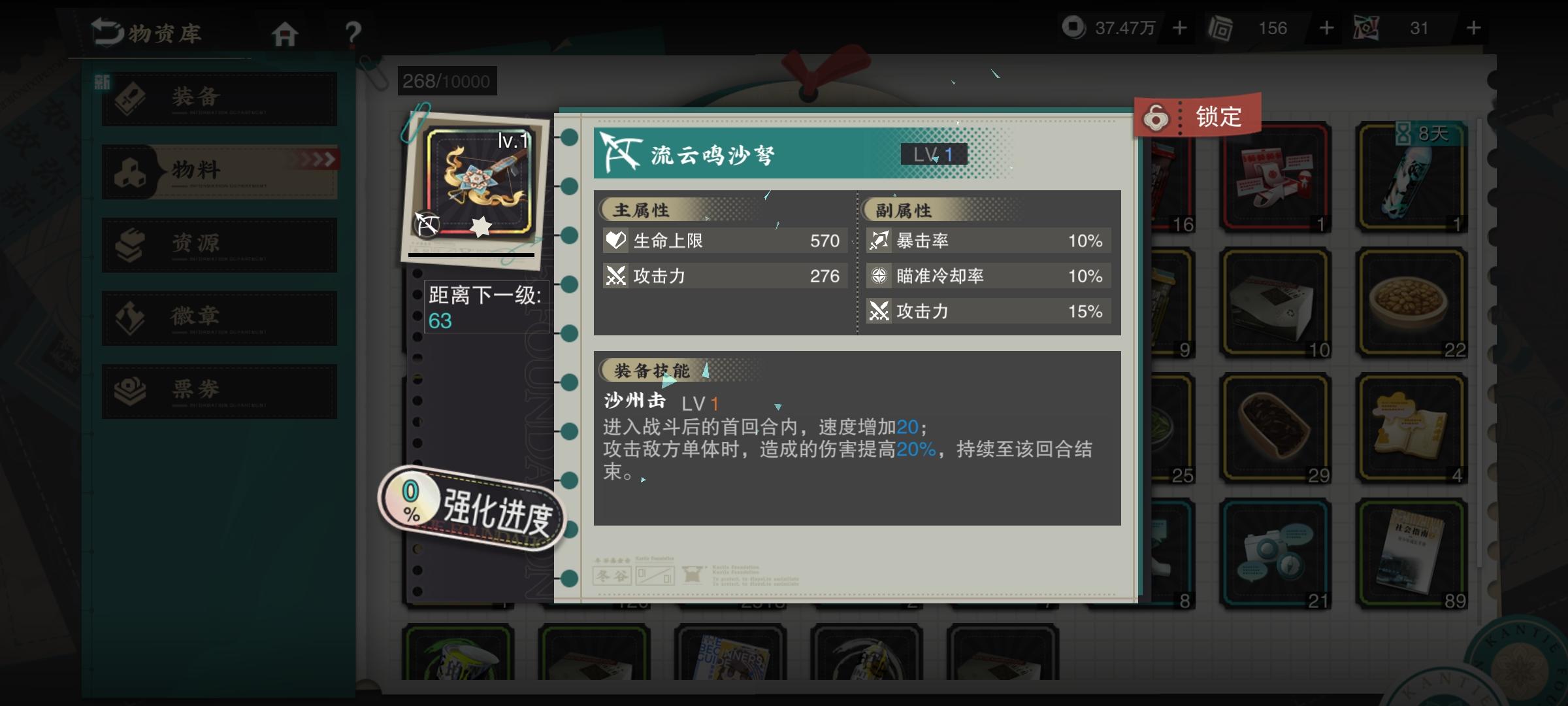Open the 资源 category tab
This screenshot has width=1568, height=706.
(218, 243)
